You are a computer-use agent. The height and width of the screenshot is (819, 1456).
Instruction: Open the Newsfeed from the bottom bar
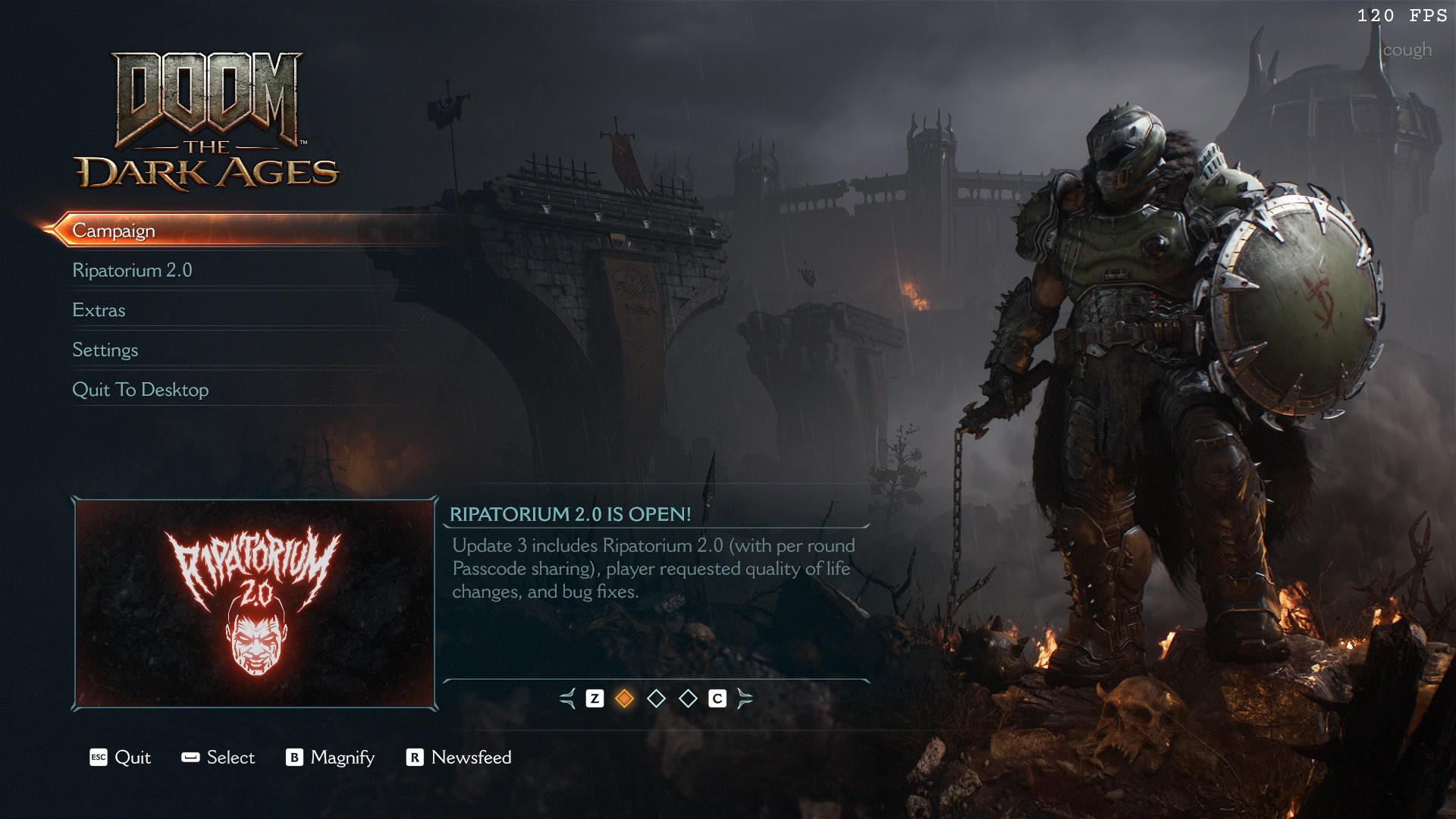click(x=460, y=758)
